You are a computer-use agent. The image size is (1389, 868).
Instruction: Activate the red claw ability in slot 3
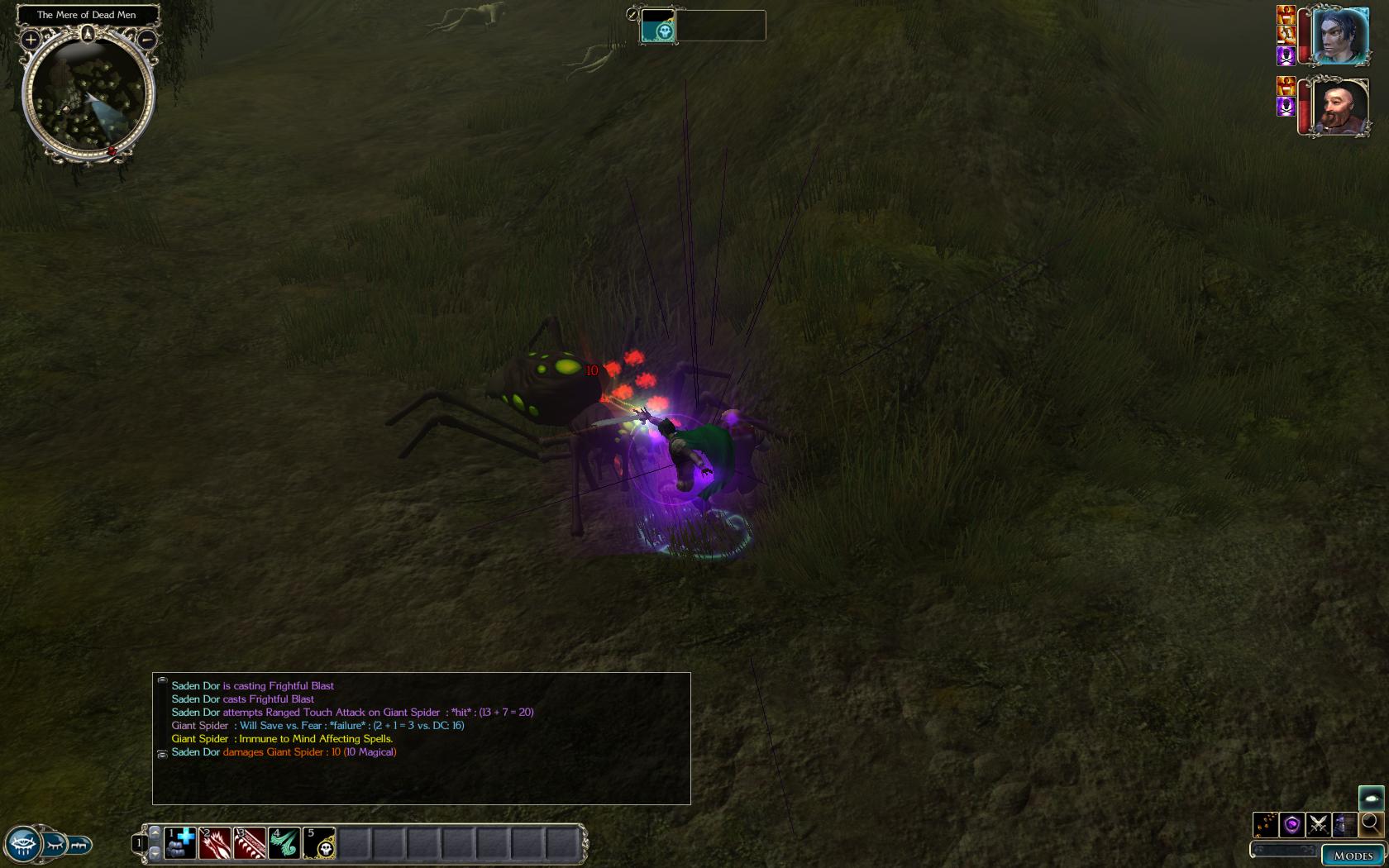click(250, 843)
